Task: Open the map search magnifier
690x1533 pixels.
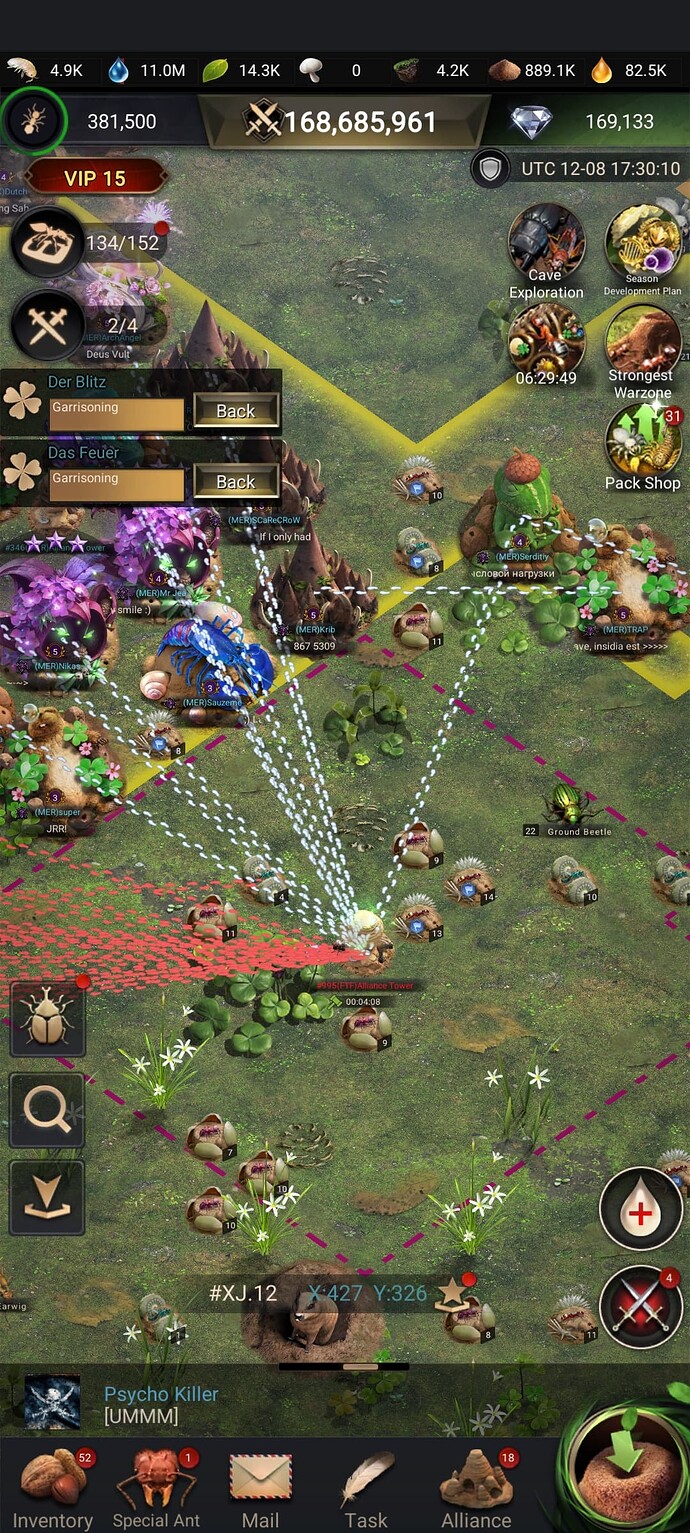Action: click(47, 1110)
